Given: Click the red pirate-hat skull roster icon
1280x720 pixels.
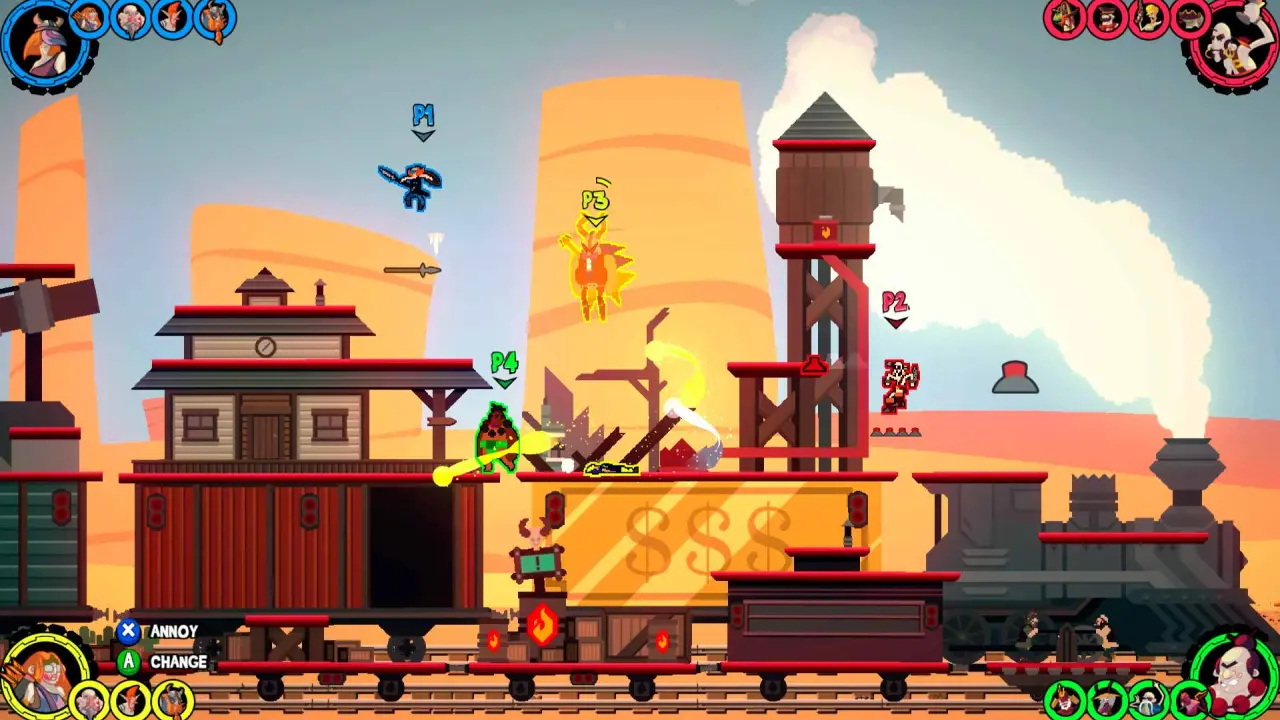Looking at the screenshot, I should click(1190, 18).
